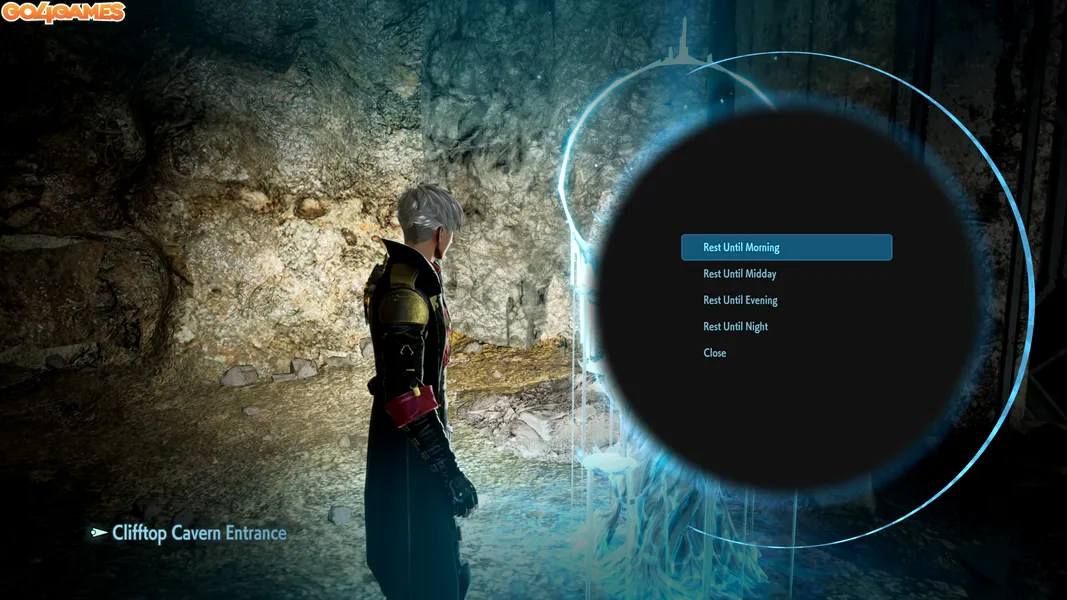This screenshot has width=1067, height=600.
Task: Rest Until Night menu entry
Action: tap(736, 327)
